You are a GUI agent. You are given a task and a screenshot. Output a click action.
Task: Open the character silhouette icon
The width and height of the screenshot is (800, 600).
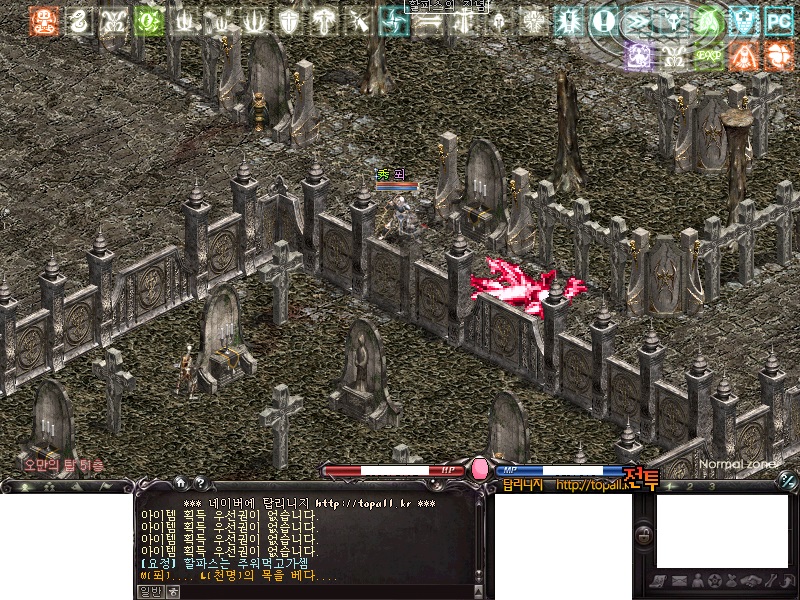point(697,581)
